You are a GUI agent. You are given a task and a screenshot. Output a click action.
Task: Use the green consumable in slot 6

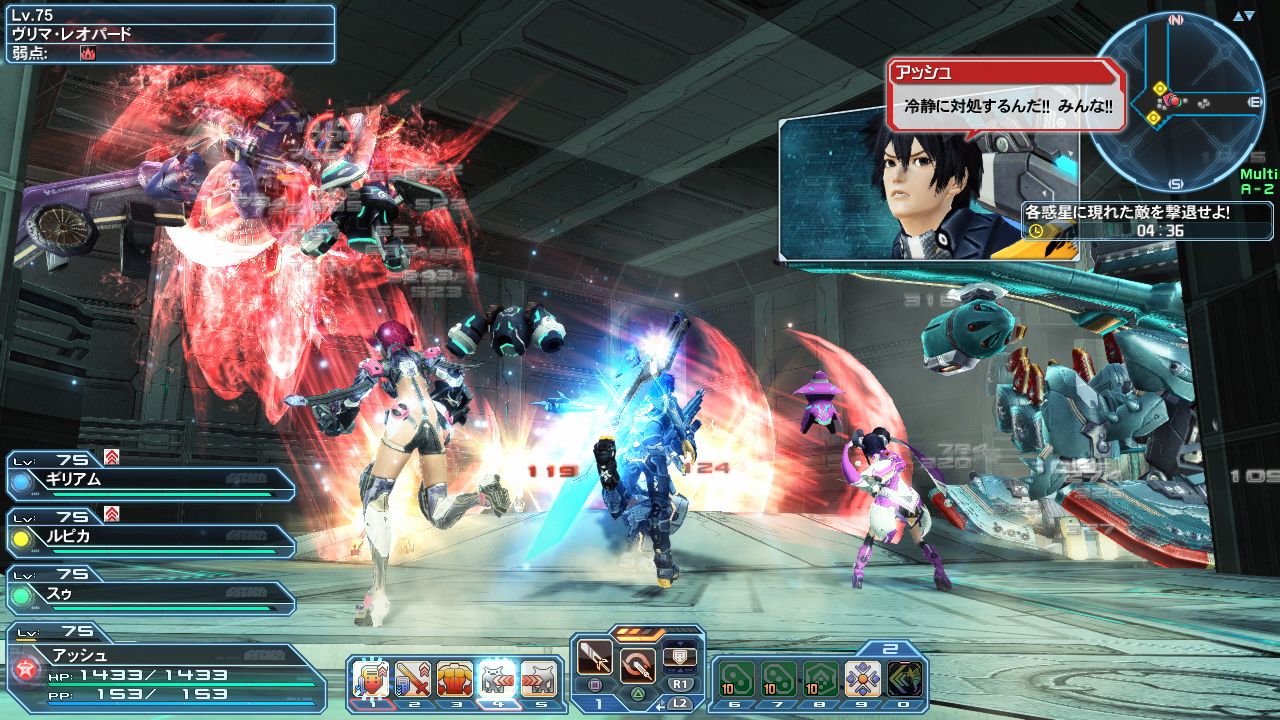tap(737, 680)
